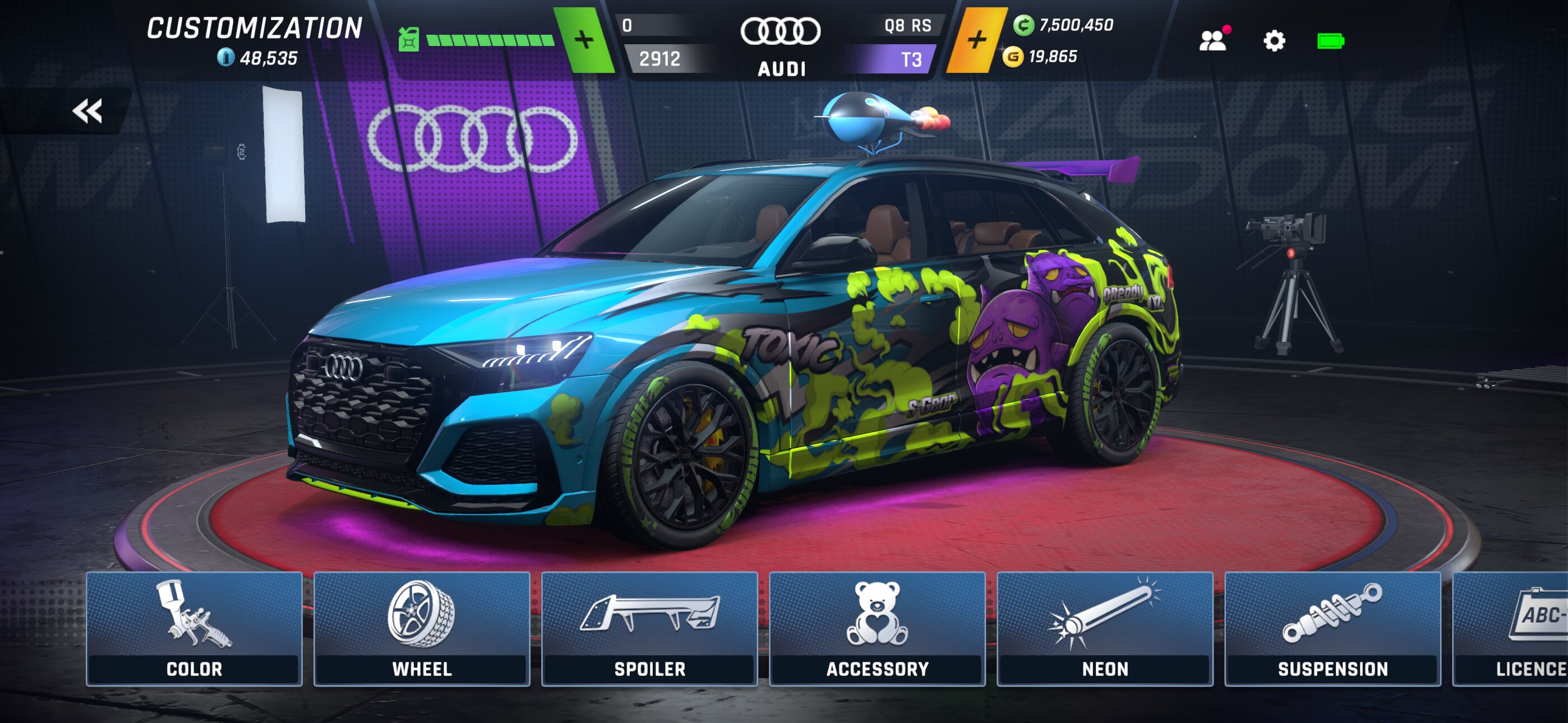This screenshot has width=1568, height=723.
Task: Select the Wheel customization tile
Action: 422,629
